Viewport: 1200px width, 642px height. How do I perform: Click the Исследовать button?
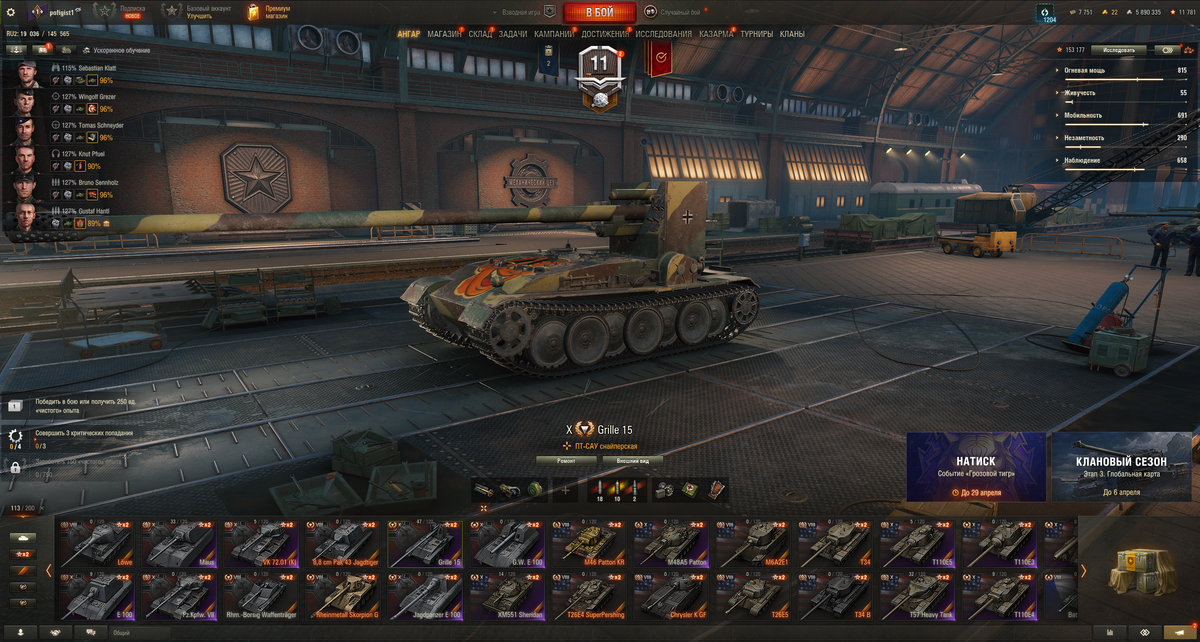(1118, 49)
